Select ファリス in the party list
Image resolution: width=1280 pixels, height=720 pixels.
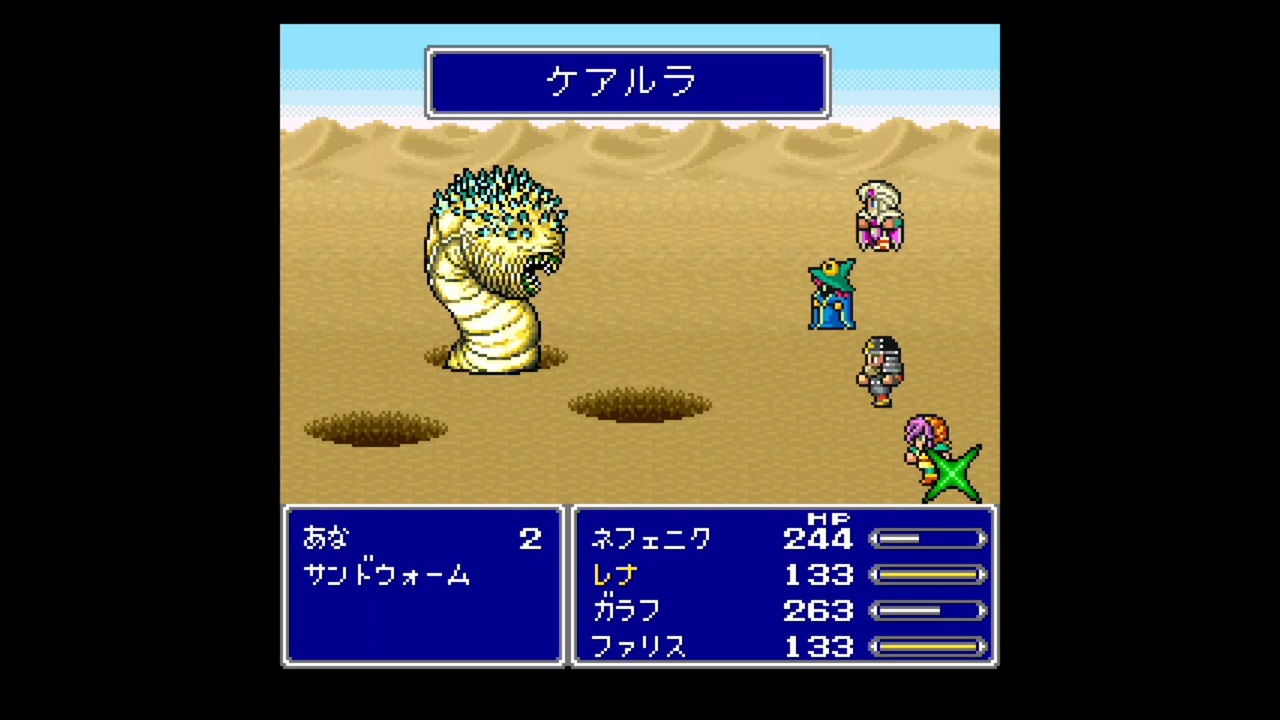pos(639,646)
